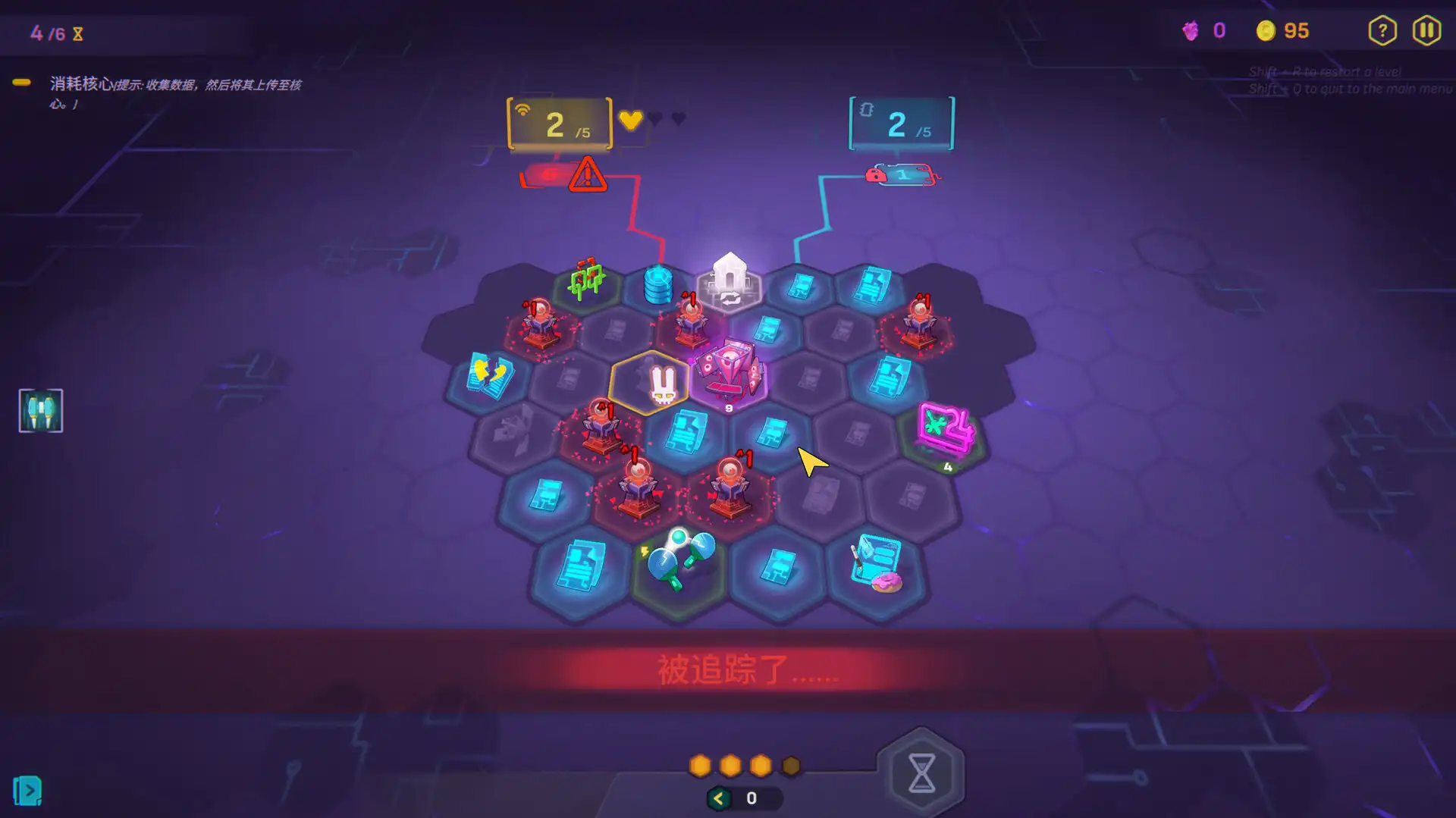Open the help menu via the question mark hexagon
1456x818 pixels.
pyautogui.click(x=1382, y=30)
